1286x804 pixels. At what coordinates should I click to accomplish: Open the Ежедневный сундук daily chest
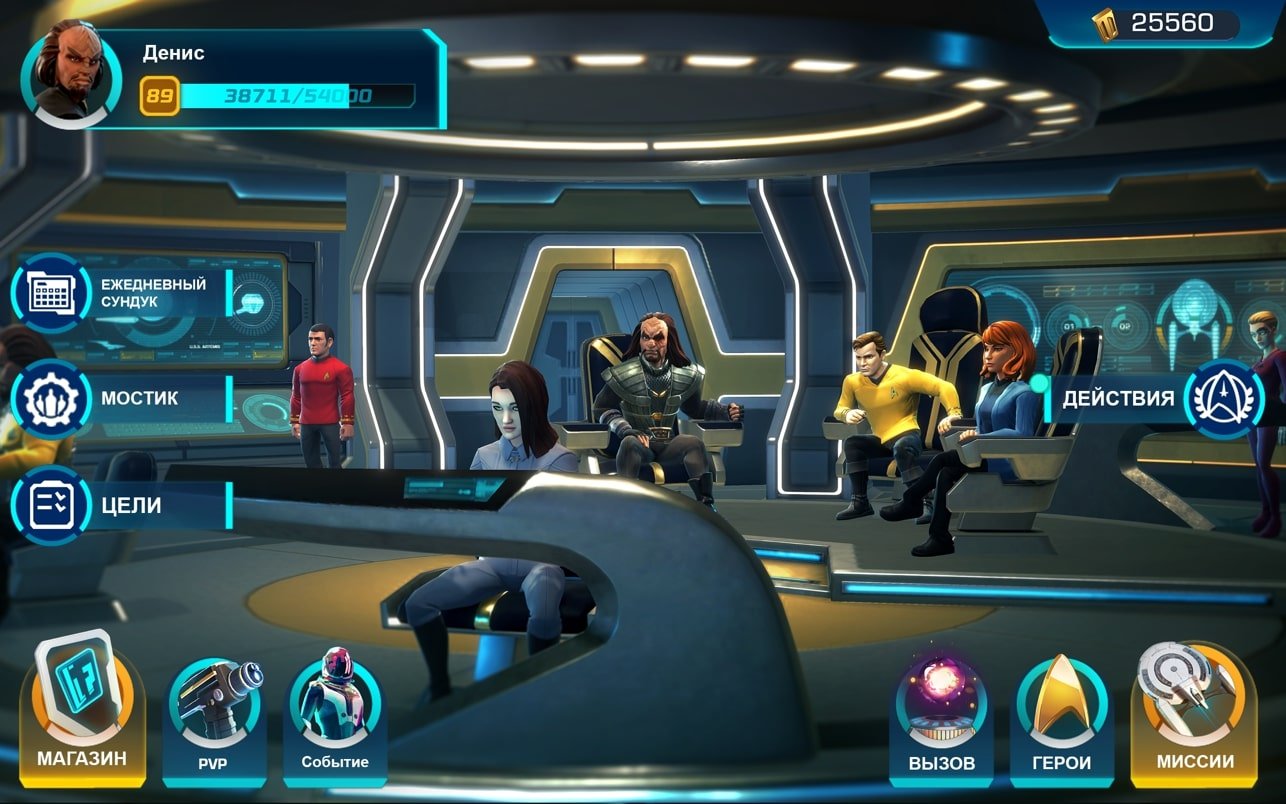[x=50, y=293]
